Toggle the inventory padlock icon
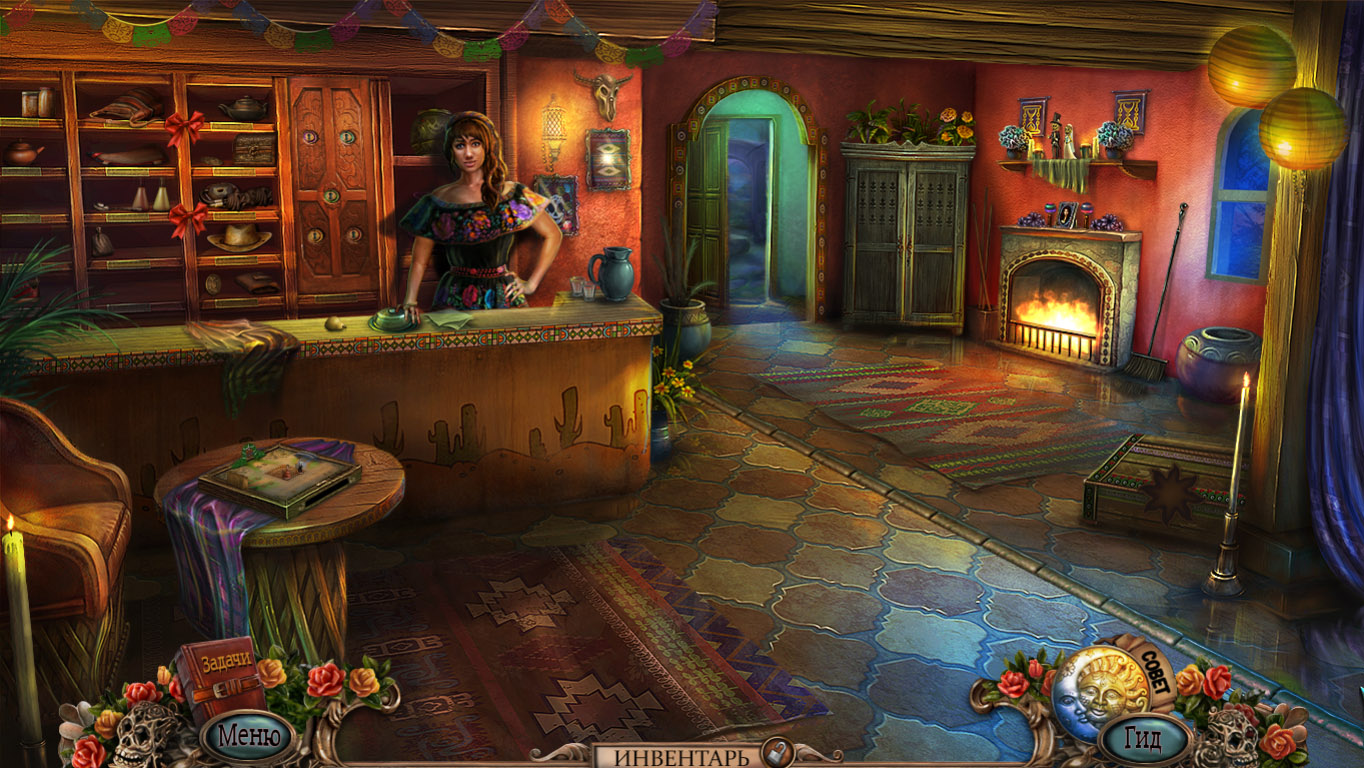 [x=773, y=753]
